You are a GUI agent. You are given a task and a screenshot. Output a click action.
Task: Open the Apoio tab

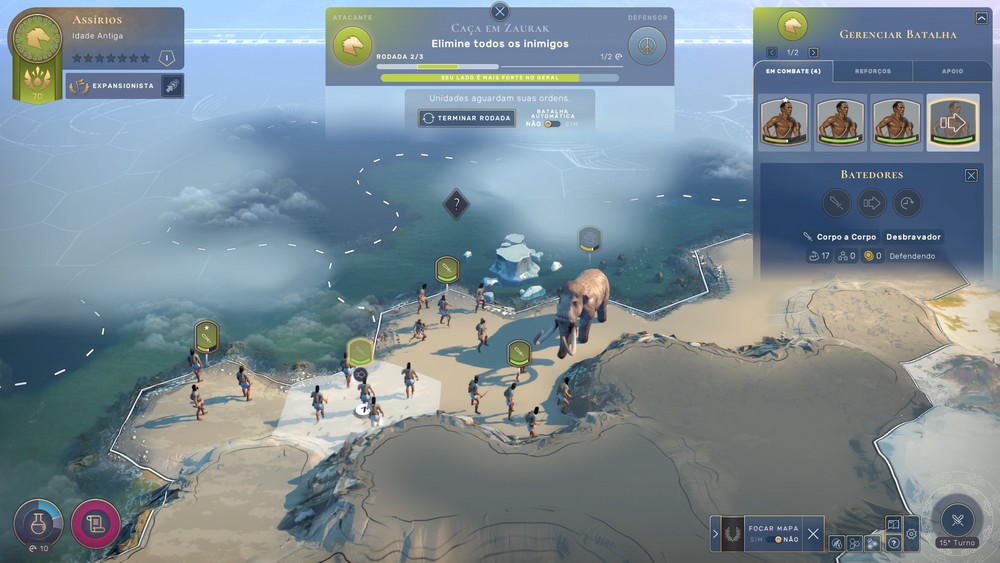click(953, 71)
